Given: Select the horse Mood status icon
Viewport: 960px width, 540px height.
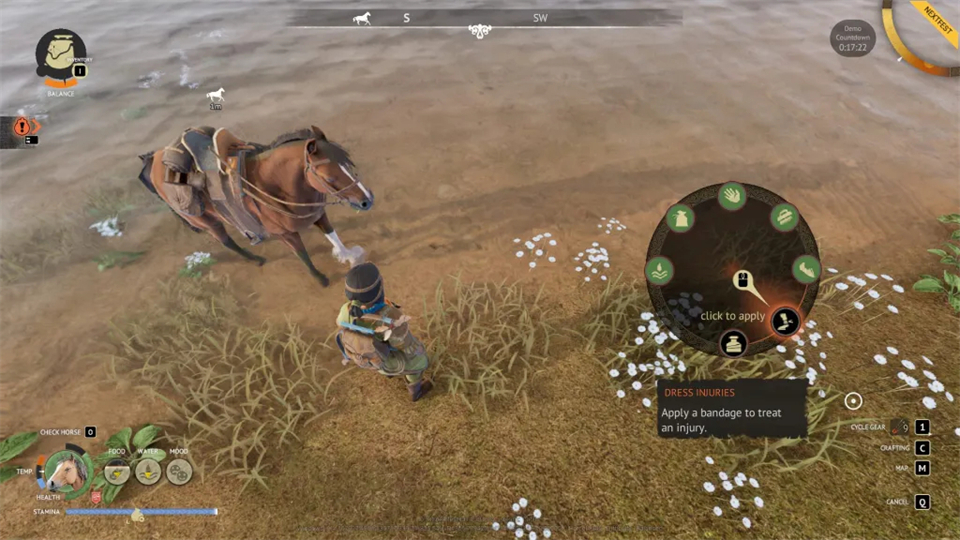Looking at the screenshot, I should pyautogui.click(x=179, y=471).
